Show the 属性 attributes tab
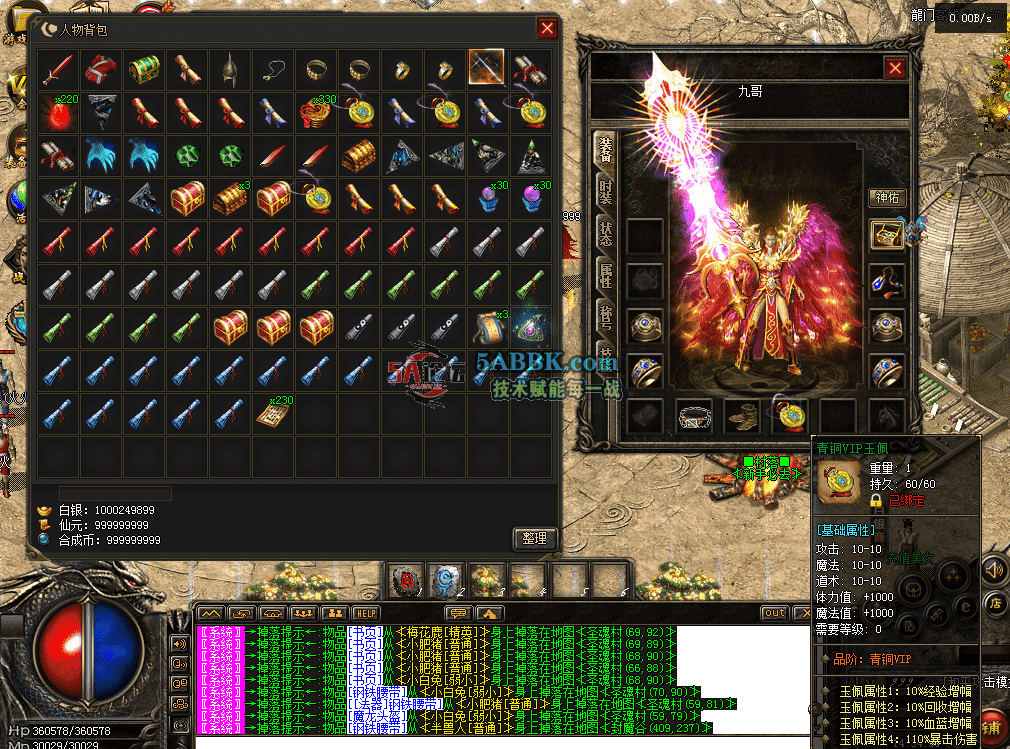This screenshot has height=749, width=1010. coord(606,276)
